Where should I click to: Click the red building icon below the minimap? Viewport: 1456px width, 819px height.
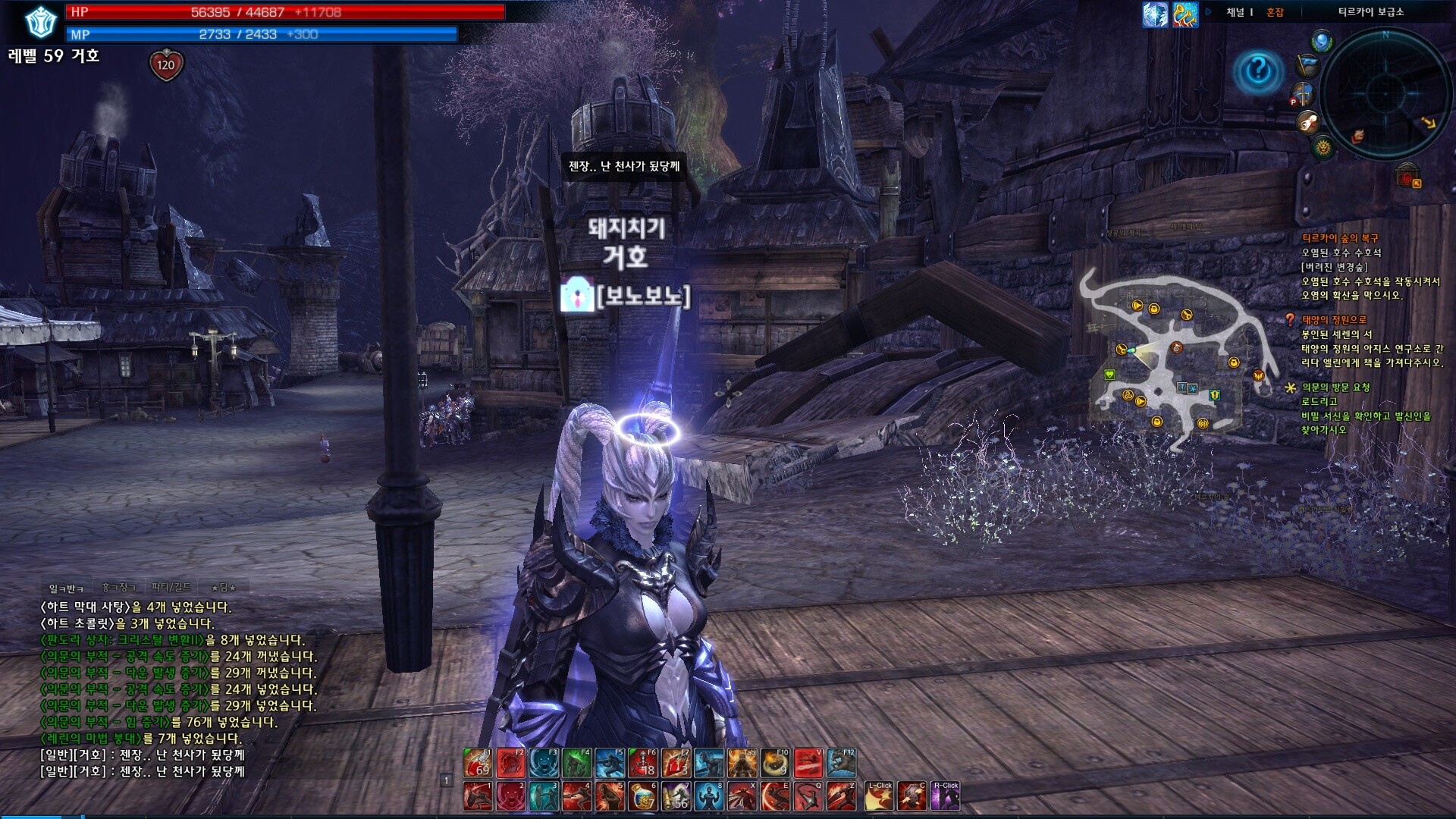(1407, 175)
